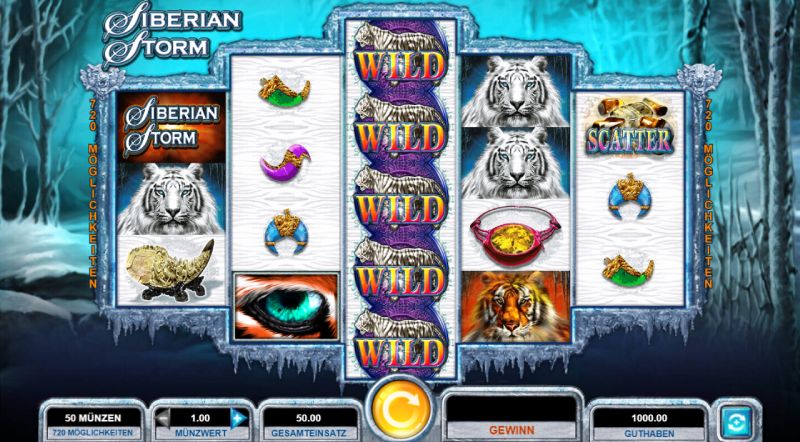Image resolution: width=800 pixels, height=442 pixels.
Task: Decrease the Münzwert coin value
Action: click(161, 417)
